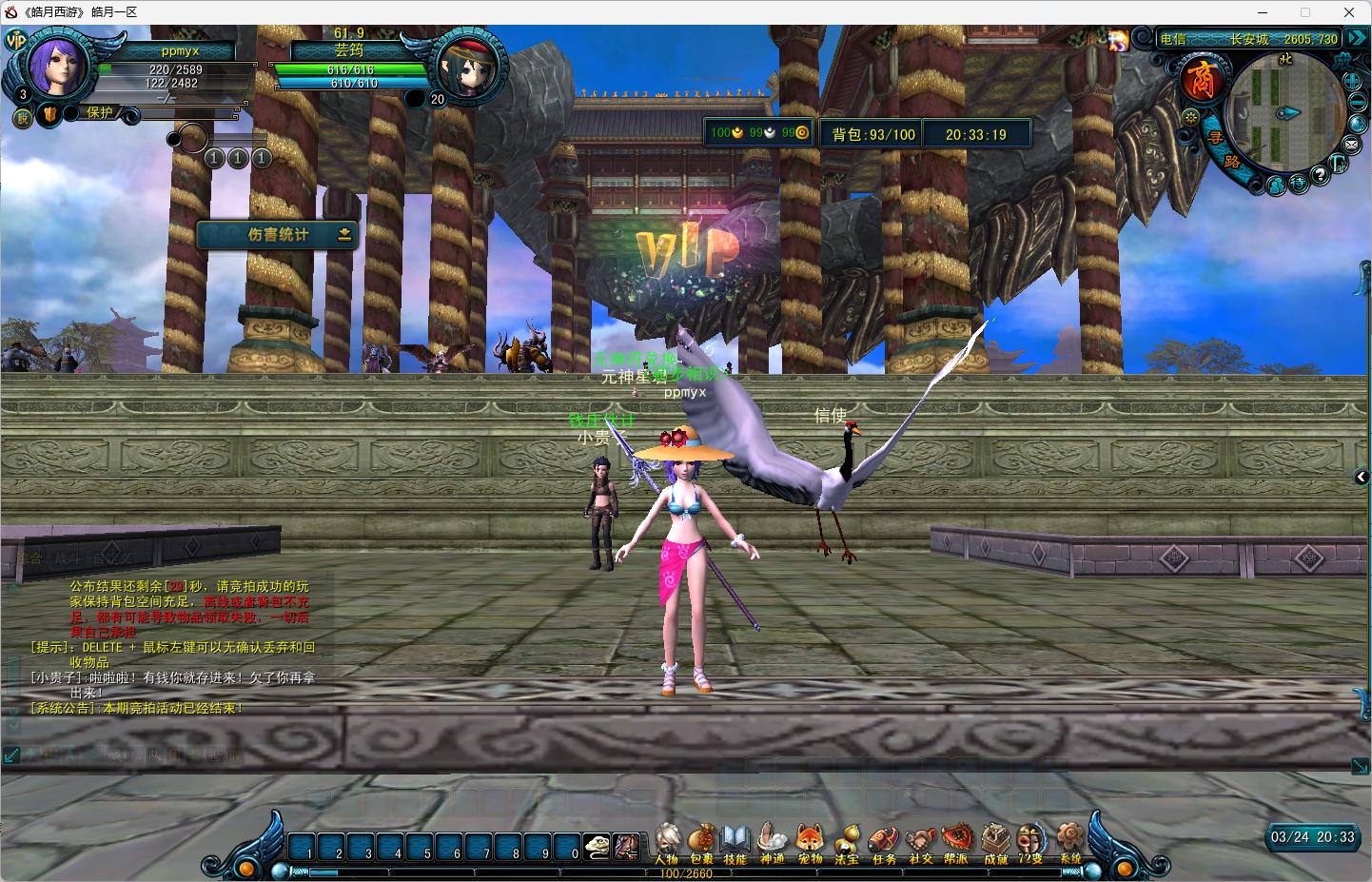The height and width of the screenshot is (882, 1372).
Task: Open the red 商 shop button
Action: (x=1202, y=80)
